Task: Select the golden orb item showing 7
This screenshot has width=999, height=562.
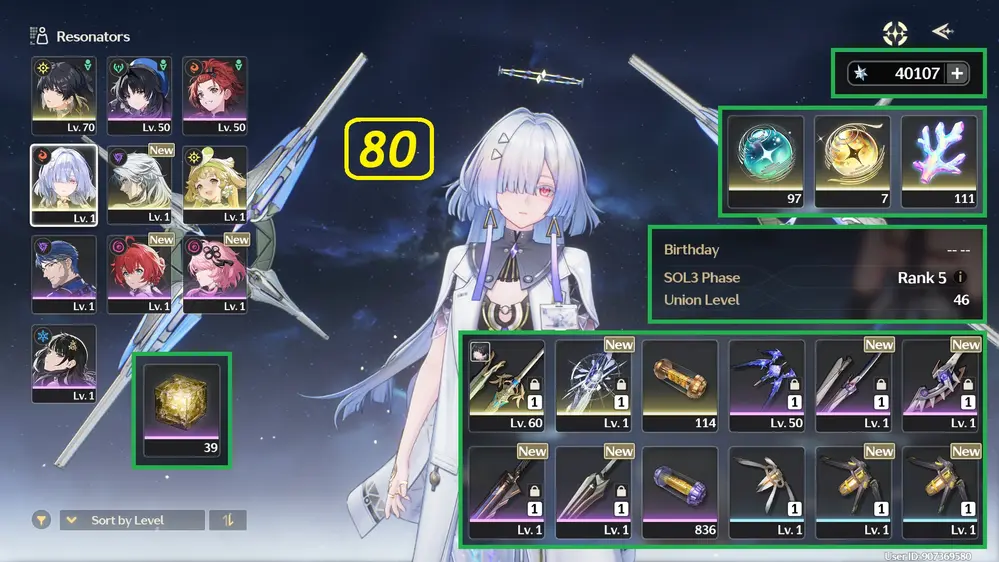Action: pyautogui.click(x=853, y=161)
